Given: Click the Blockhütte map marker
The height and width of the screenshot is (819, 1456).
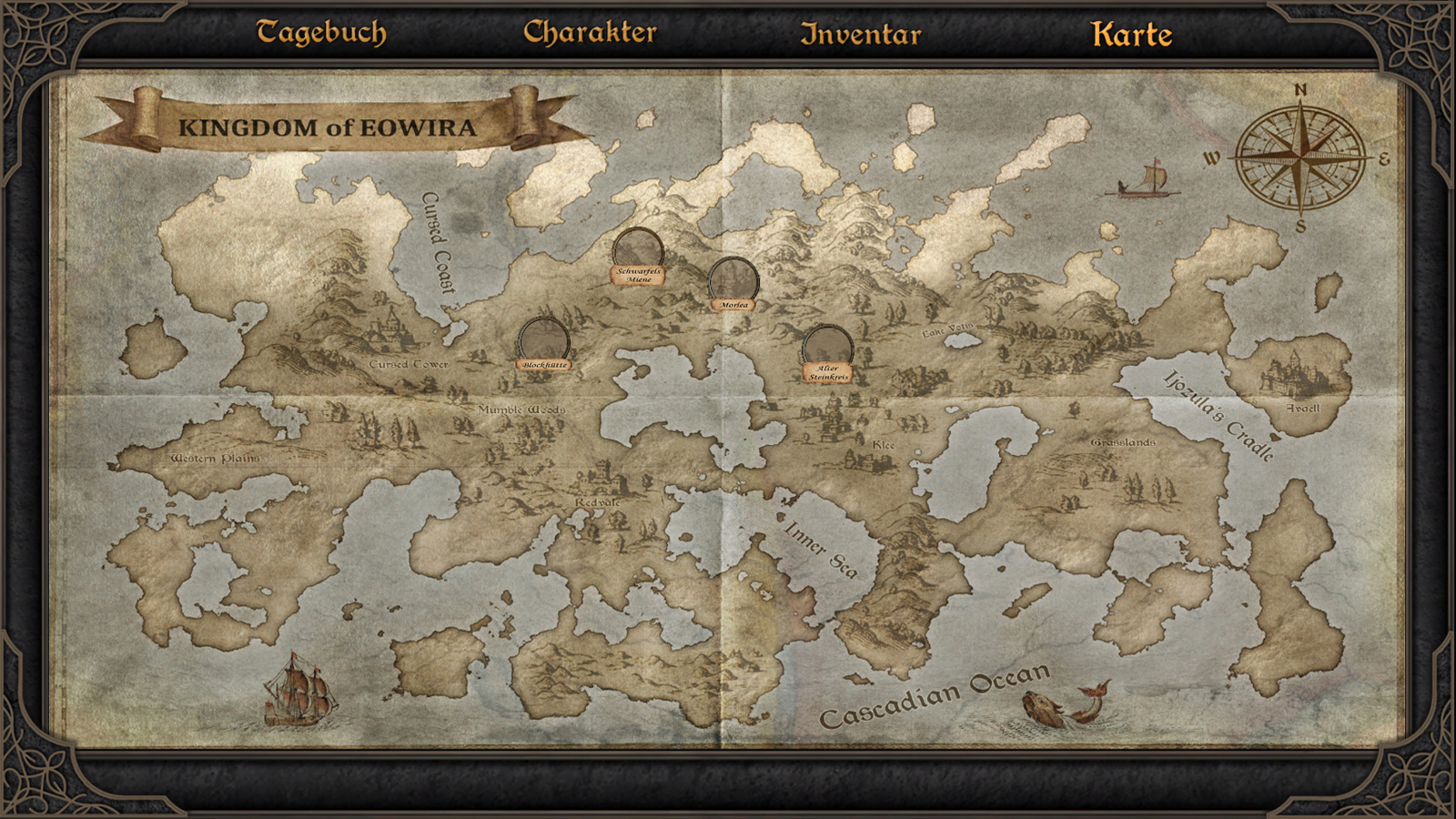Looking at the screenshot, I should (x=544, y=341).
